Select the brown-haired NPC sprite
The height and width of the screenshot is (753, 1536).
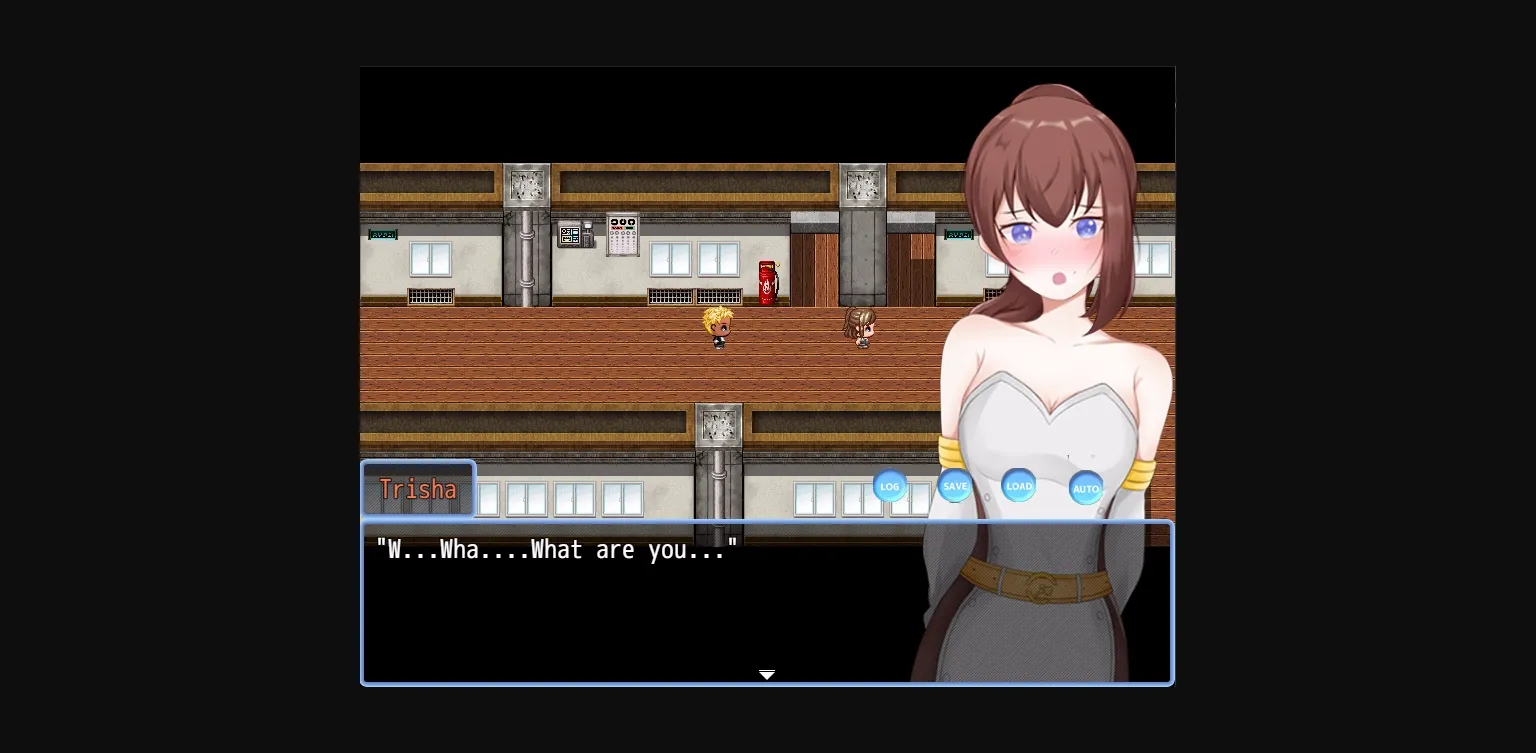tap(860, 327)
